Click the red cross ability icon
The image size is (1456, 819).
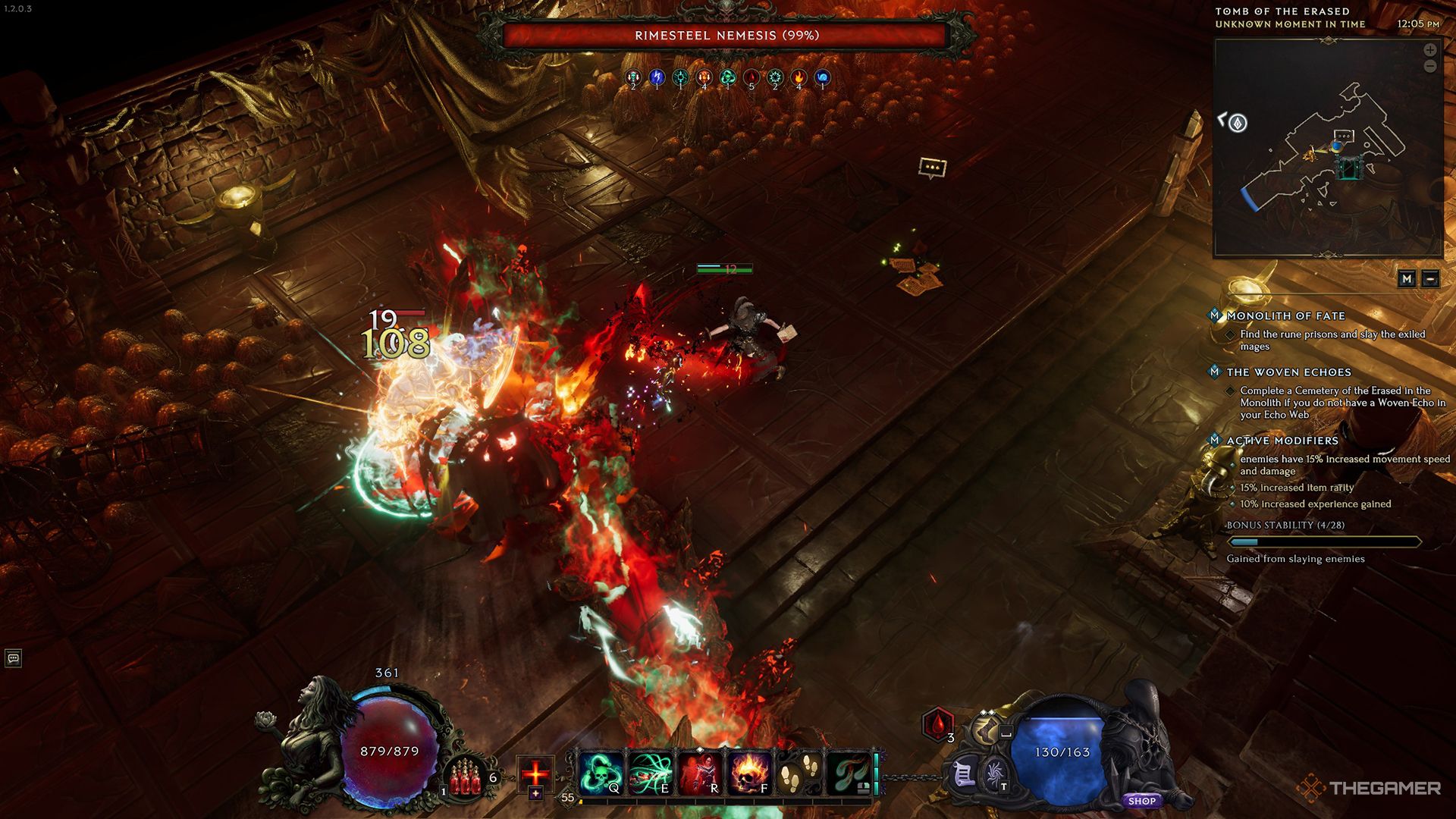(x=535, y=773)
